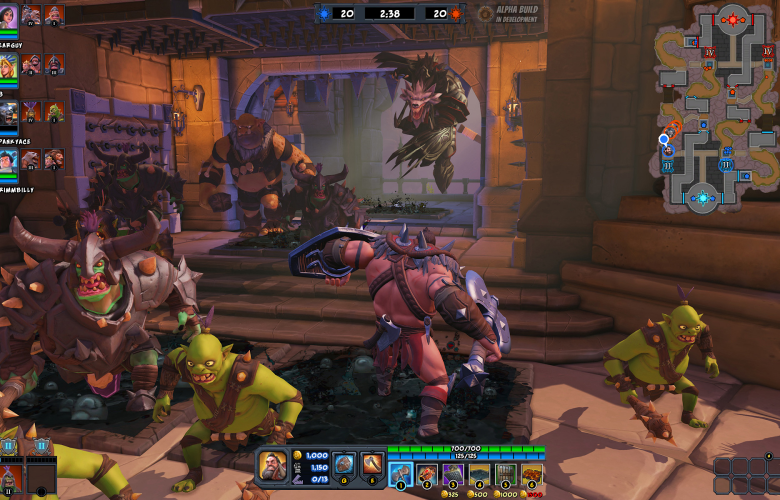Click the red enemy base on minimap
780x500 pixels.
pos(734,19)
